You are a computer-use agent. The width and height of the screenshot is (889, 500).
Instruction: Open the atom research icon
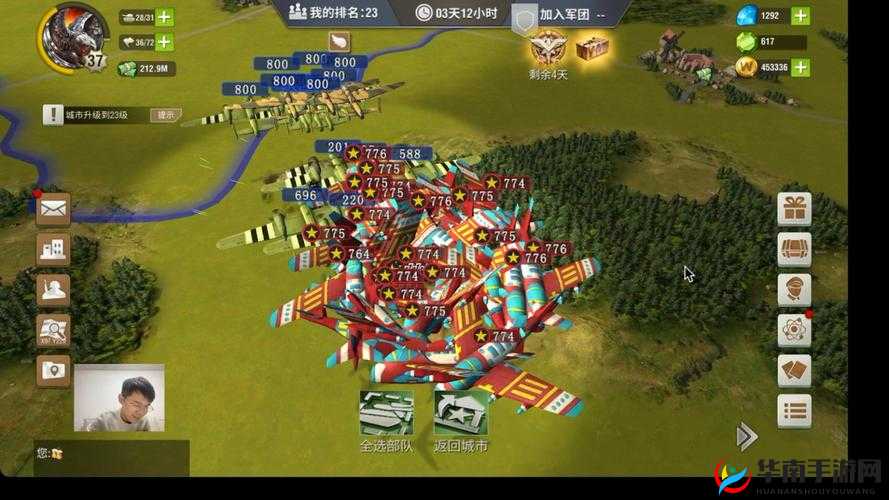coord(795,329)
